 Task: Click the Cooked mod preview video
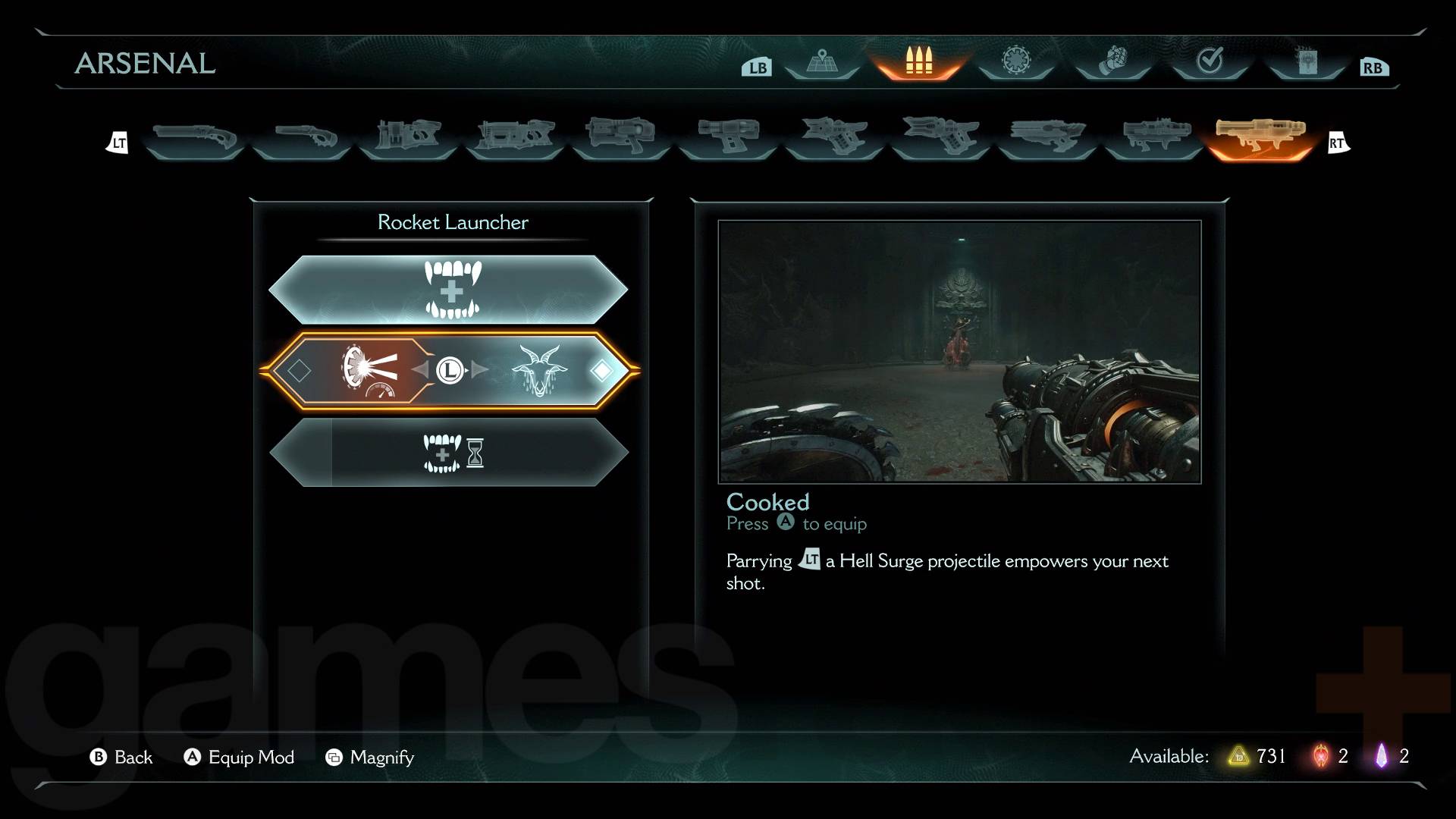(959, 351)
